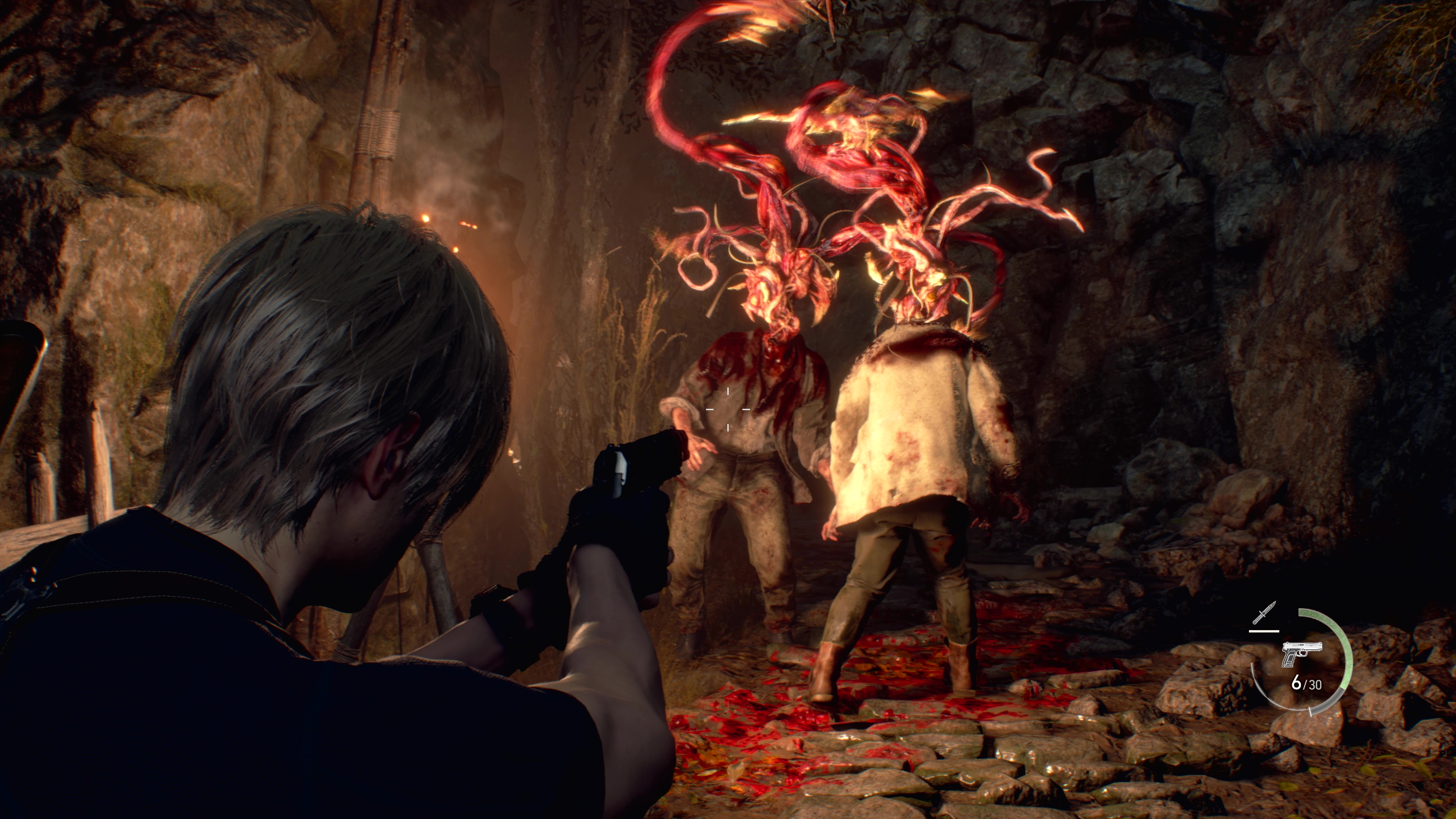Image resolution: width=1456 pixels, height=819 pixels.
Task: Select the handgun weapon icon
Action: pyautogui.click(x=1301, y=653)
